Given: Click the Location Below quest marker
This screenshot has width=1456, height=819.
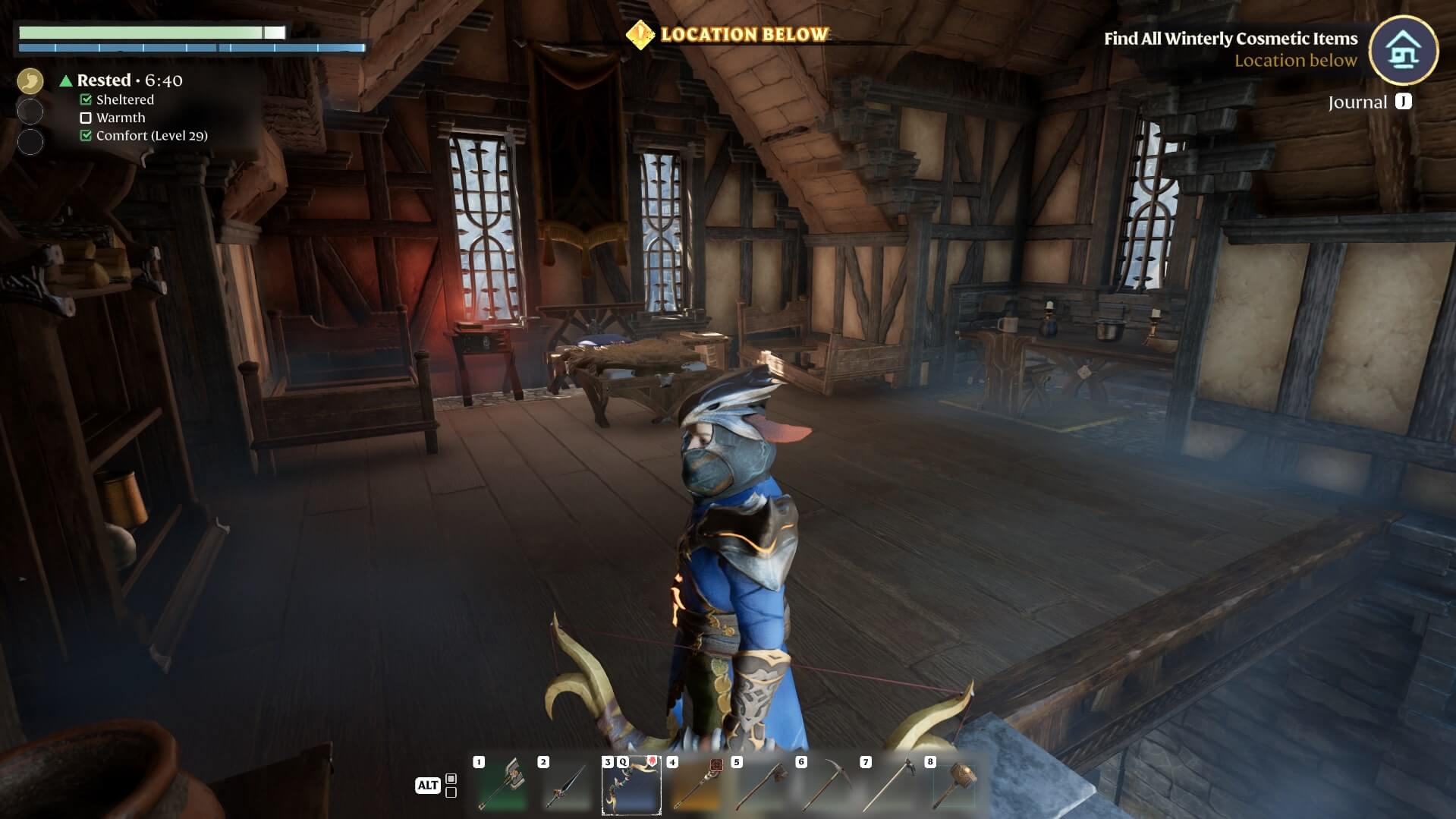Looking at the screenshot, I should point(640,34).
